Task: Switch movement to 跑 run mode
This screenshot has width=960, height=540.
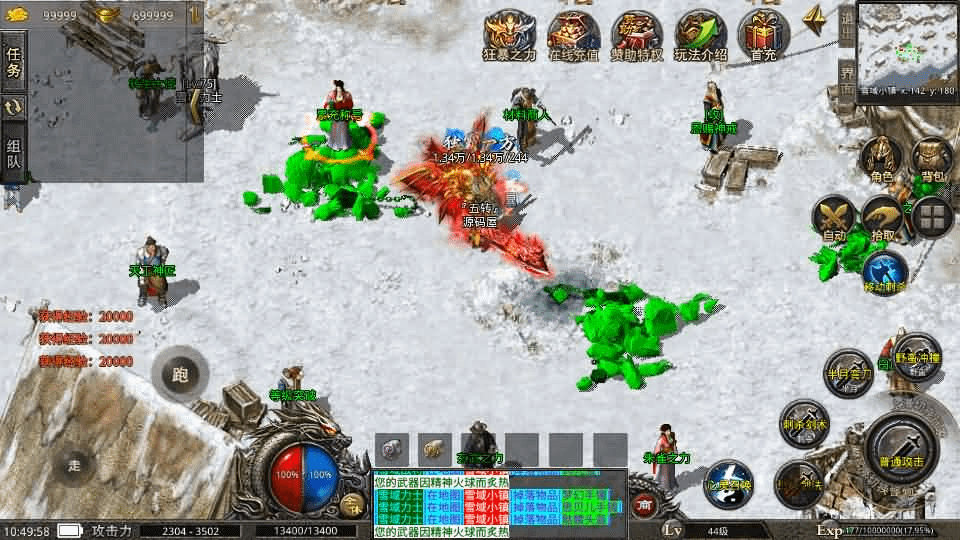Action: 180,376
